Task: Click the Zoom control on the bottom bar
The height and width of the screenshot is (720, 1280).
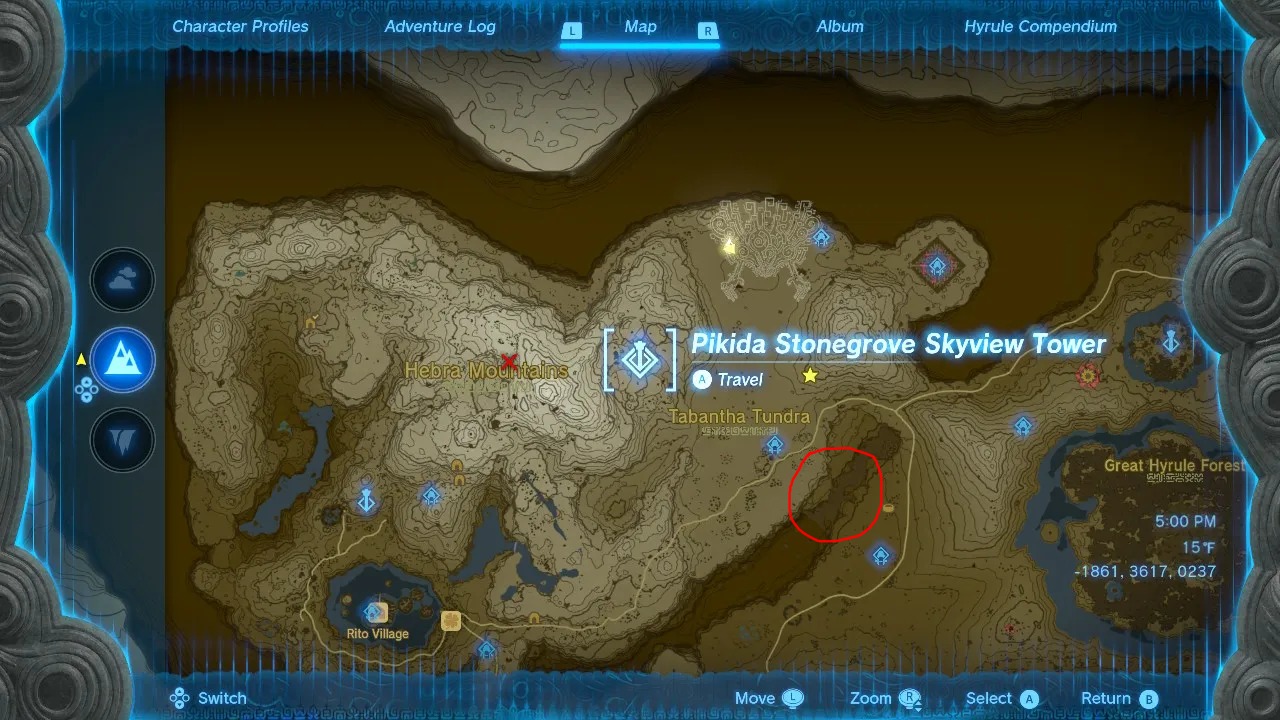Action: click(882, 698)
